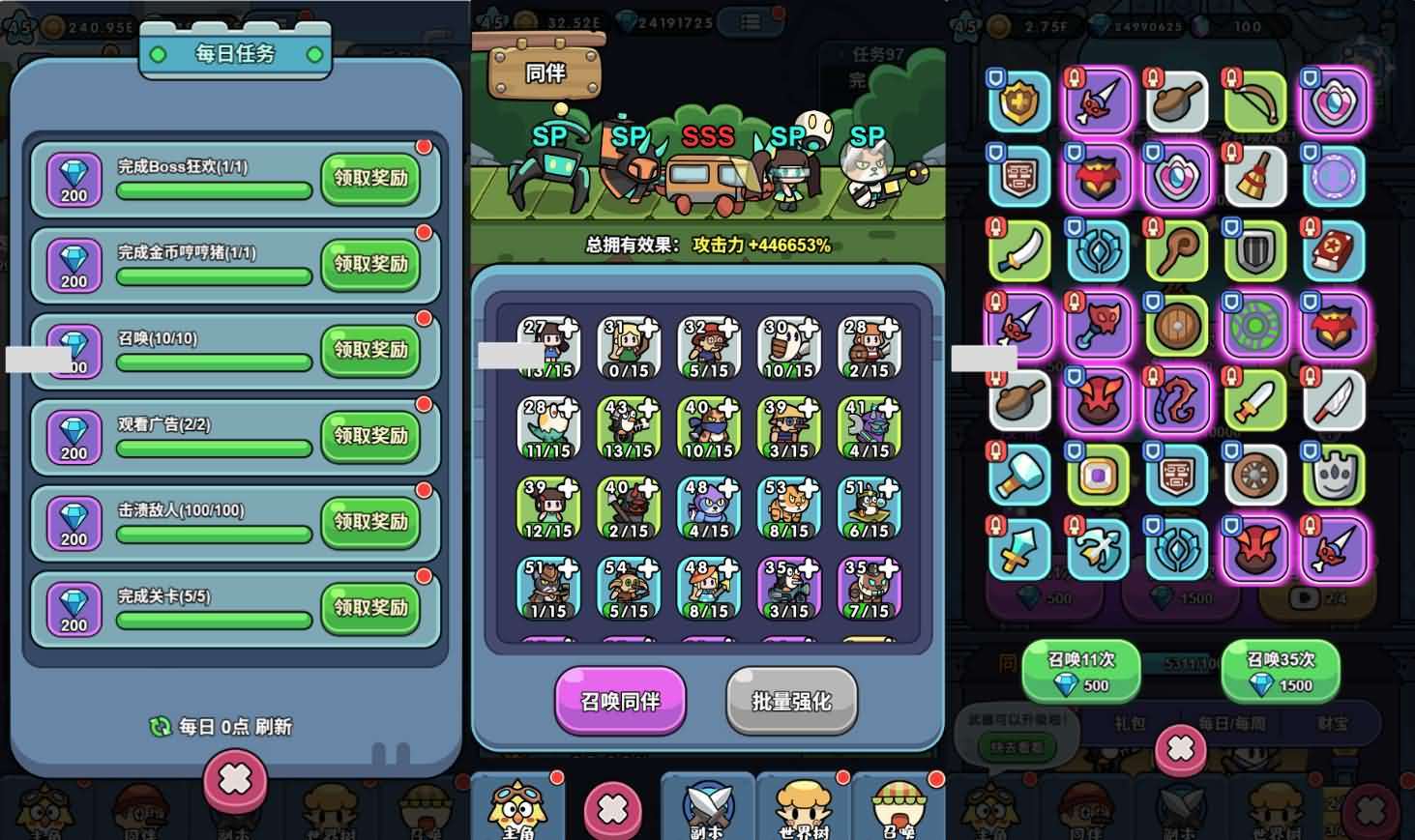Tap the wooden ladle equipment icon
The width and height of the screenshot is (1415, 840).
coord(1176,100)
